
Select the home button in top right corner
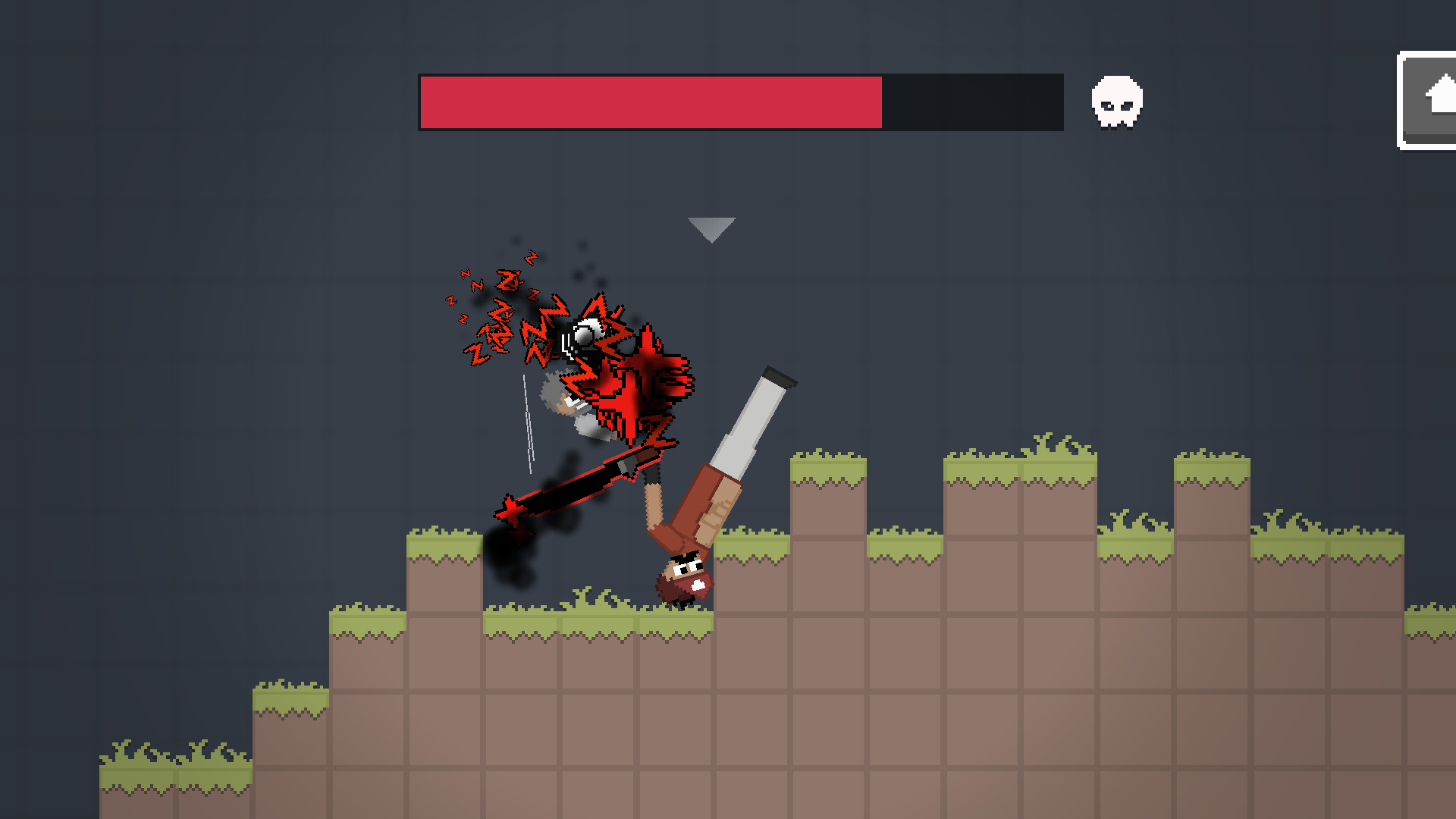tap(1436, 99)
